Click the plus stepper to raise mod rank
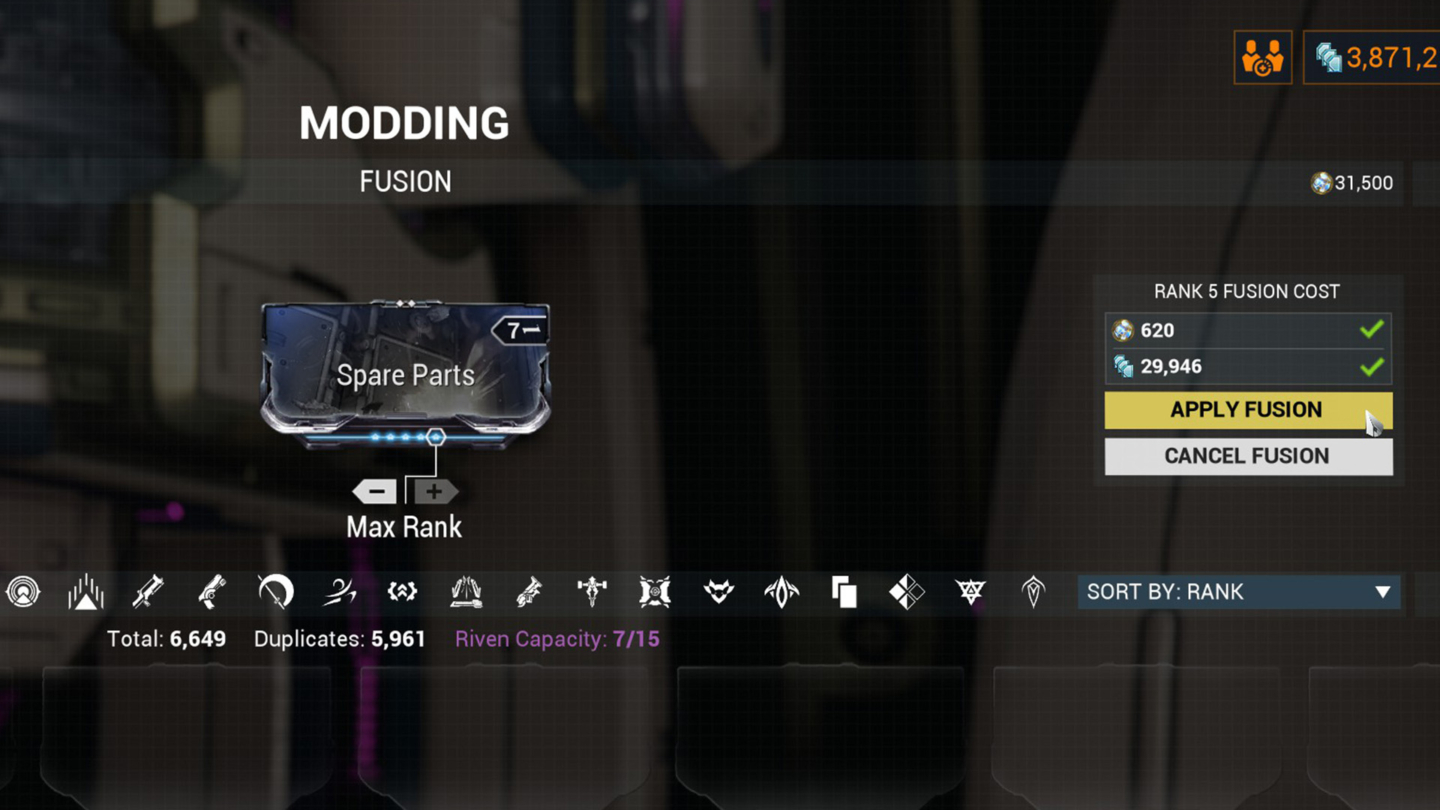 [433, 491]
